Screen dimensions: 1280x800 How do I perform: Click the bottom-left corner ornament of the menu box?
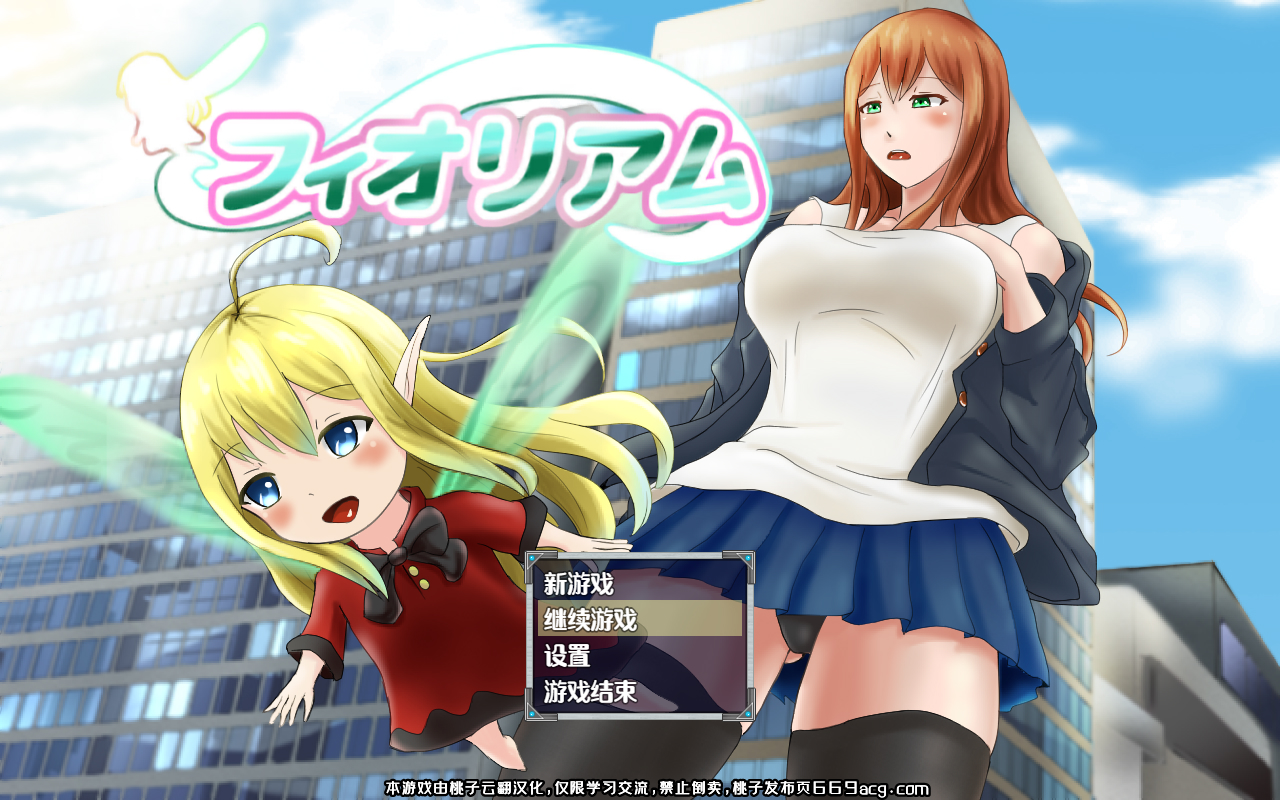[x=530, y=712]
